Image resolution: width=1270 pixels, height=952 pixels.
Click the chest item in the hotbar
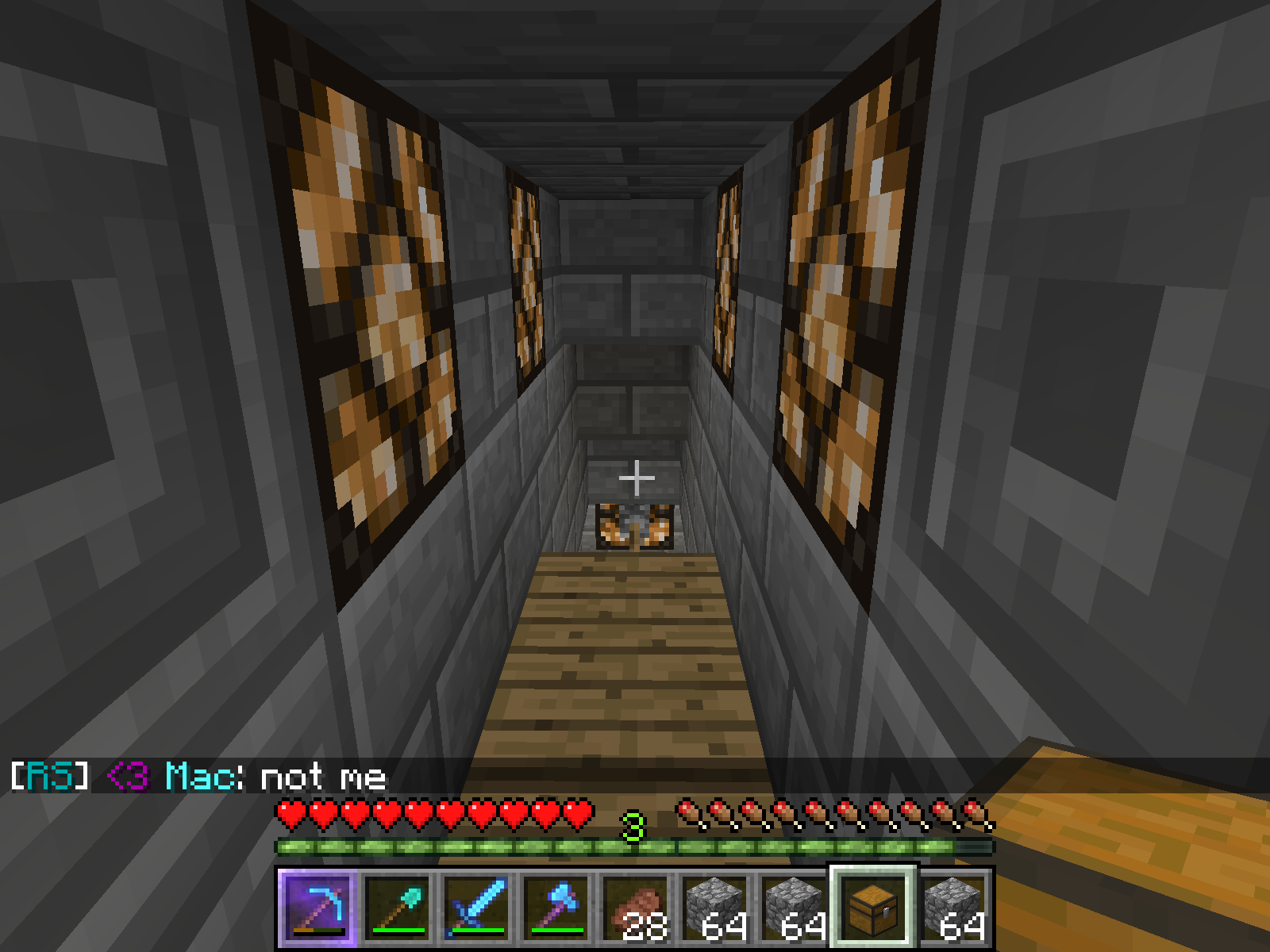click(873, 907)
